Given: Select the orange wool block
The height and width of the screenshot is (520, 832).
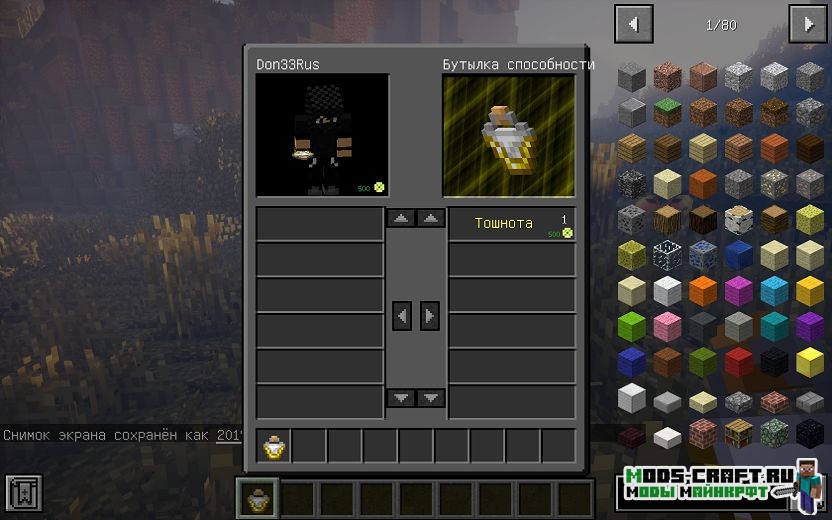Looking at the screenshot, I should point(704,291).
